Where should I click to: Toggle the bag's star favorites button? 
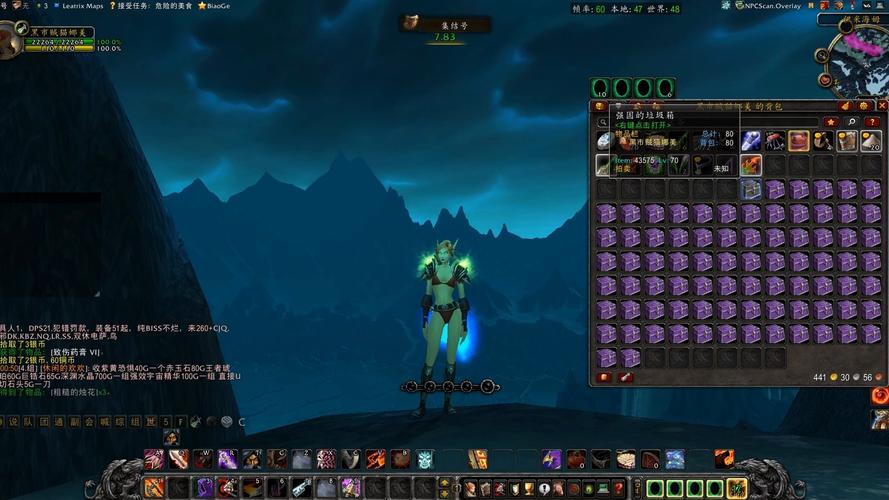pos(830,122)
